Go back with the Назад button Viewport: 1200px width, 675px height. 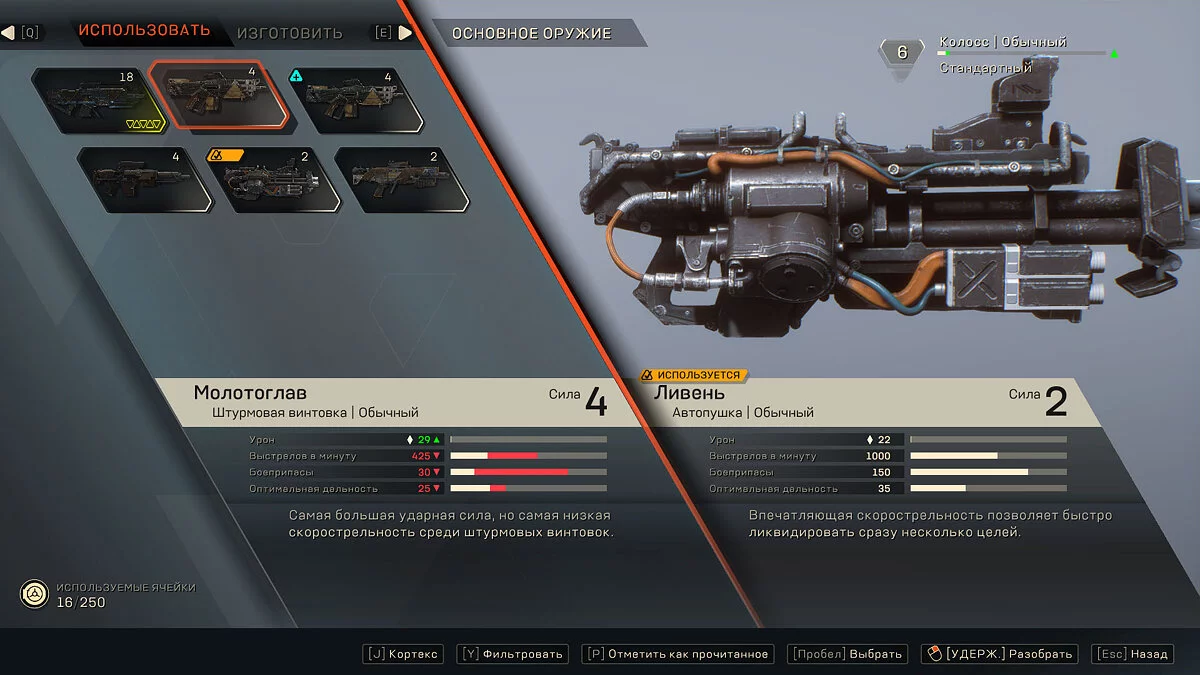coord(1133,654)
